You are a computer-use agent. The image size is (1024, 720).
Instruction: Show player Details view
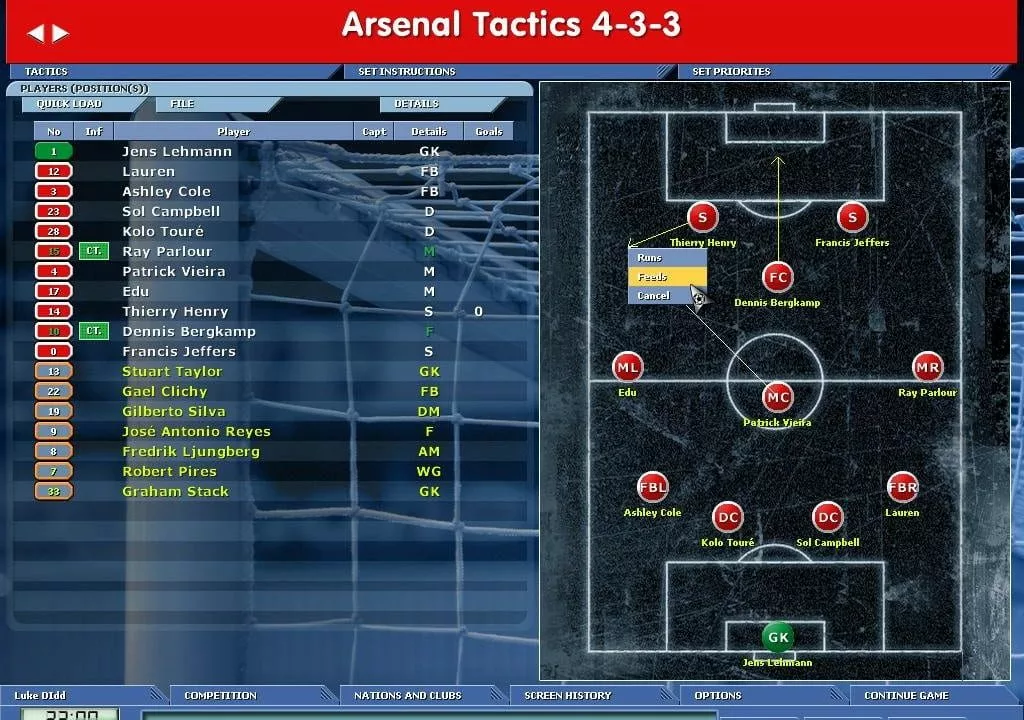pos(416,104)
